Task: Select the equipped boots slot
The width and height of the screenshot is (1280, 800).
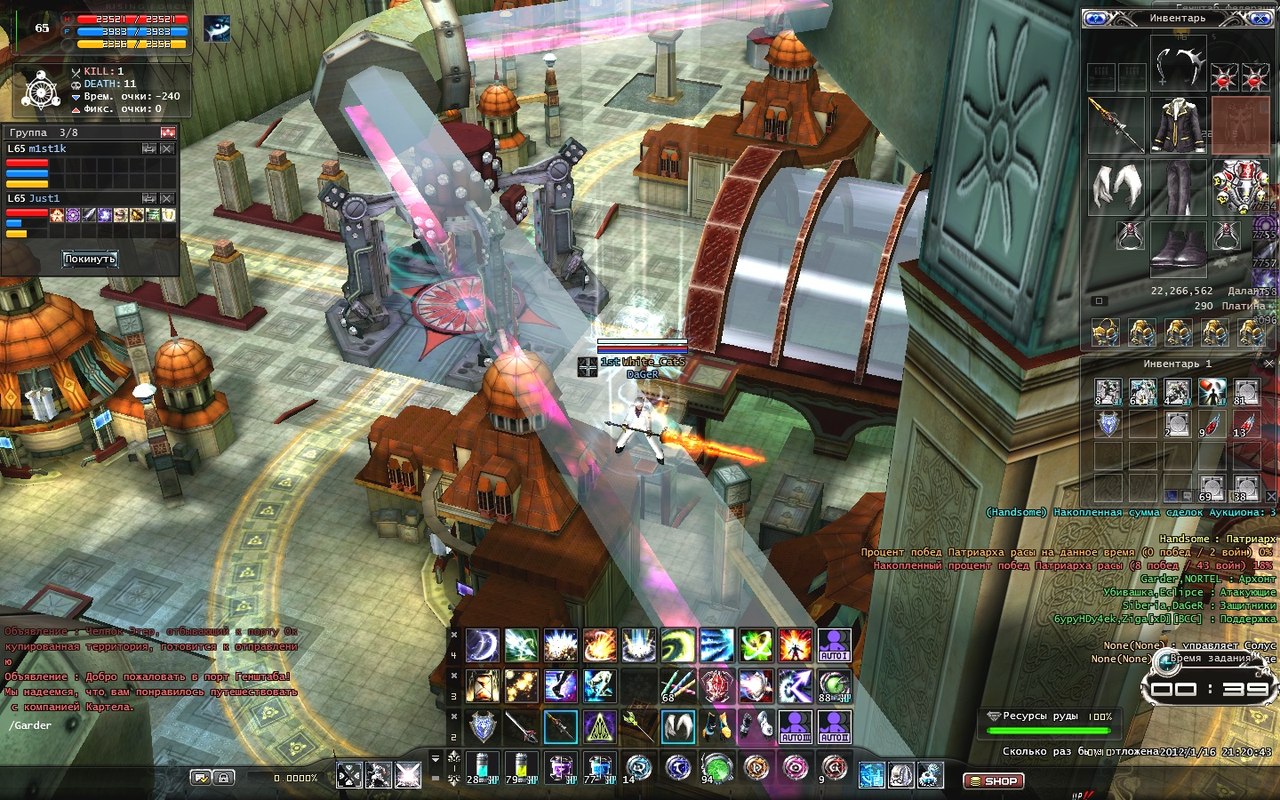Action: [x=1177, y=248]
